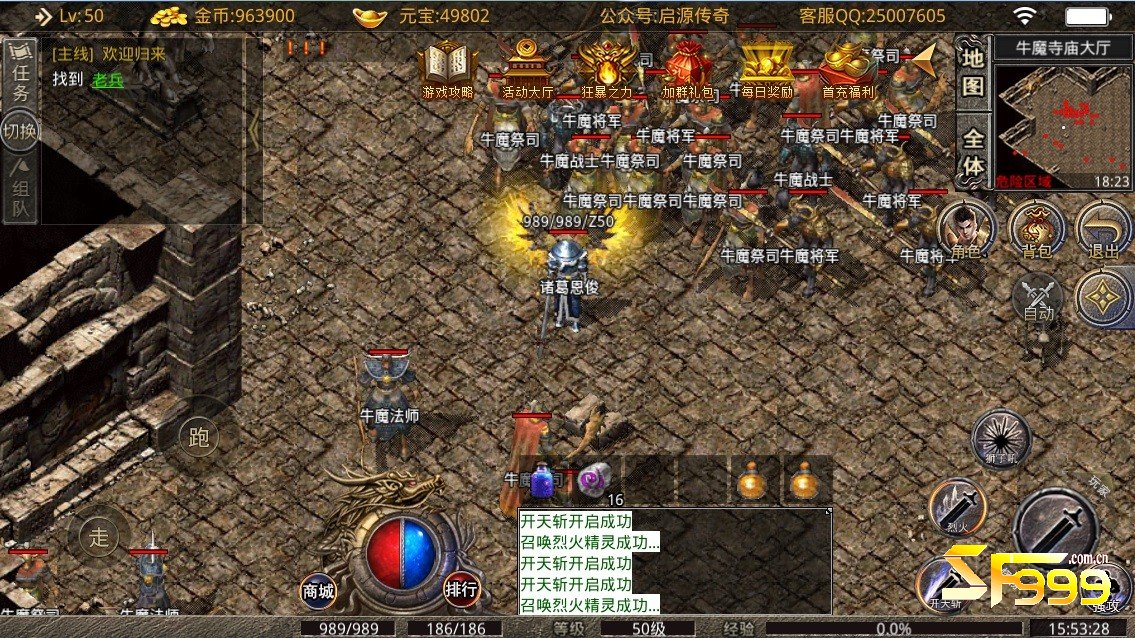The width and height of the screenshot is (1135, 638).
Task: Open the 背包 backpack
Action: coord(1035,229)
